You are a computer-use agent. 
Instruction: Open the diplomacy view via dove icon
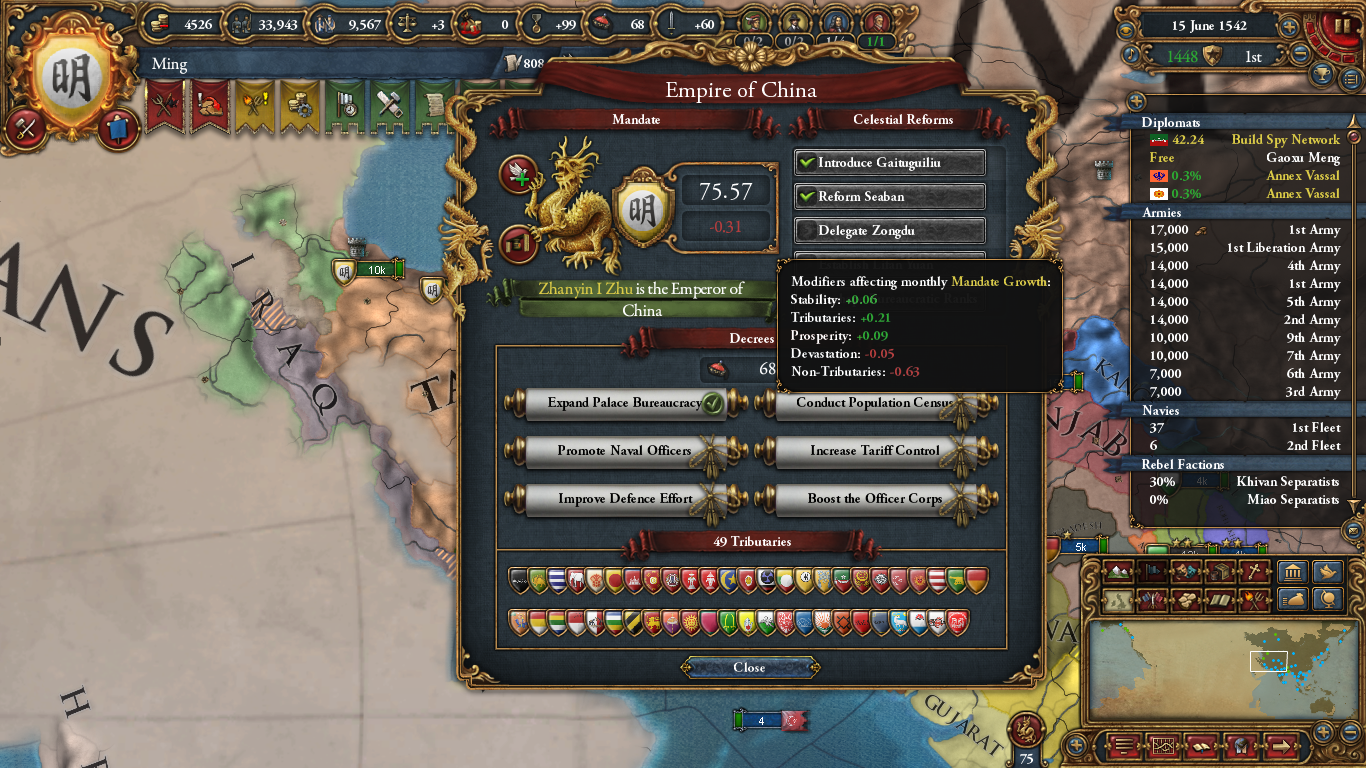click(x=1329, y=570)
